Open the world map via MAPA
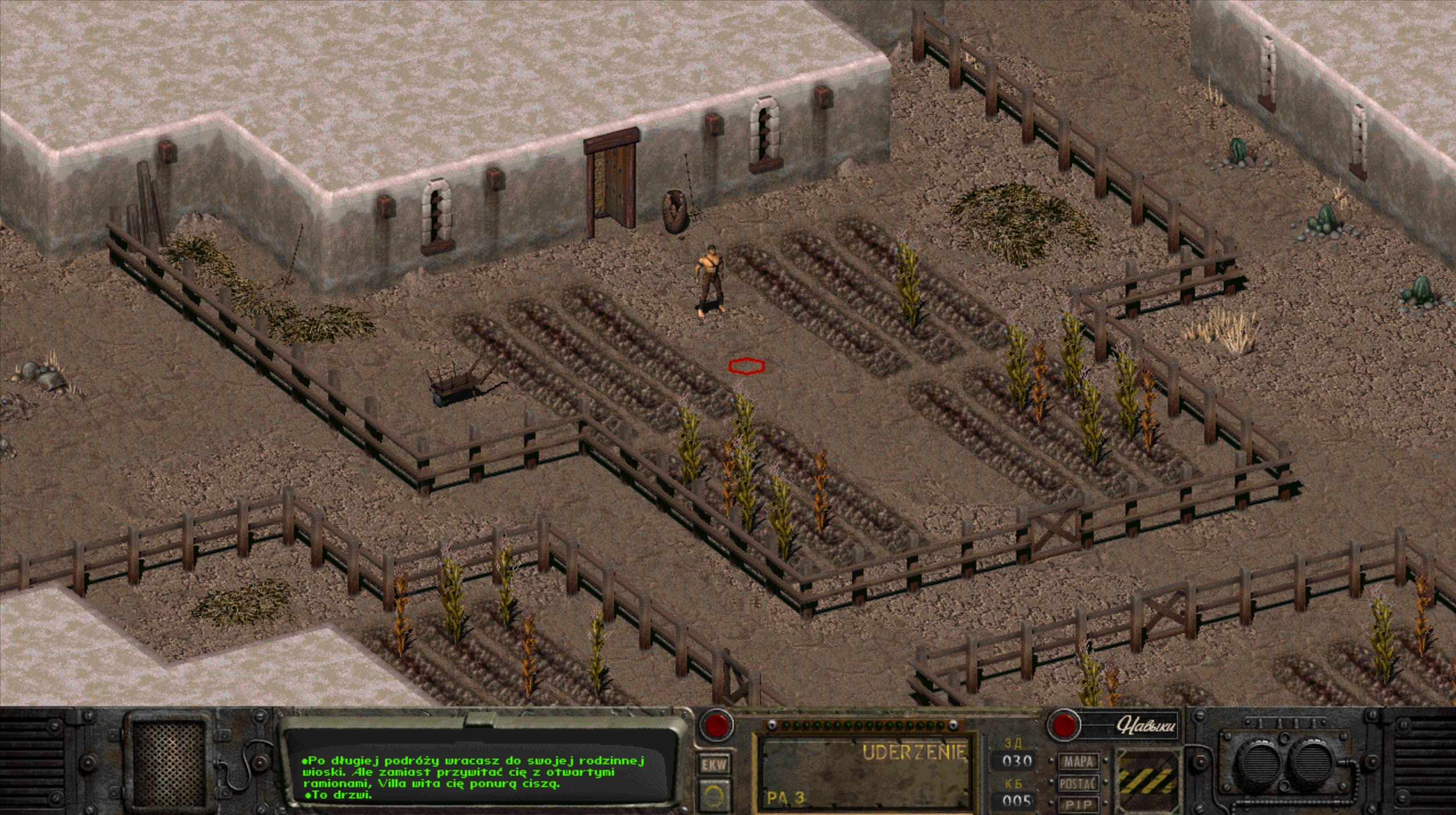1456x815 pixels. (1078, 761)
